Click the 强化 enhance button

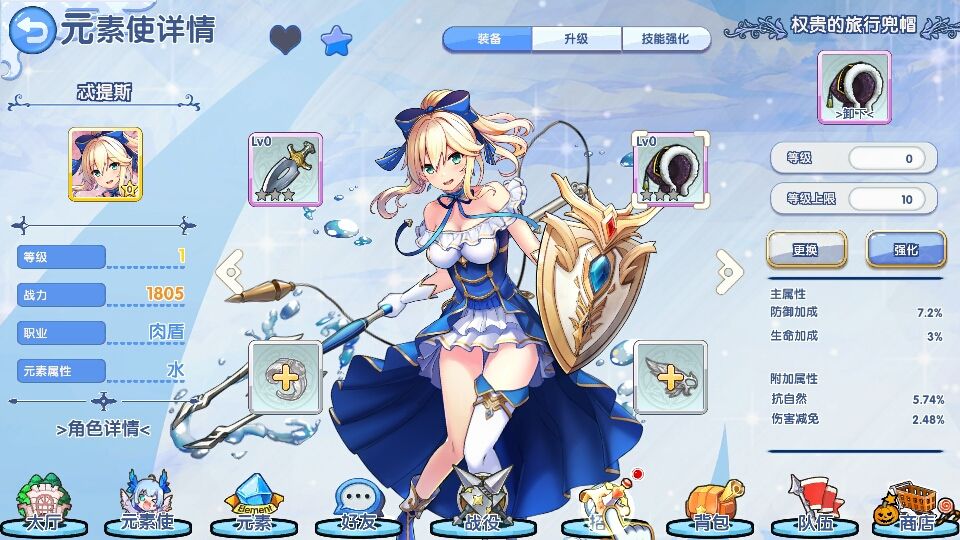[905, 250]
